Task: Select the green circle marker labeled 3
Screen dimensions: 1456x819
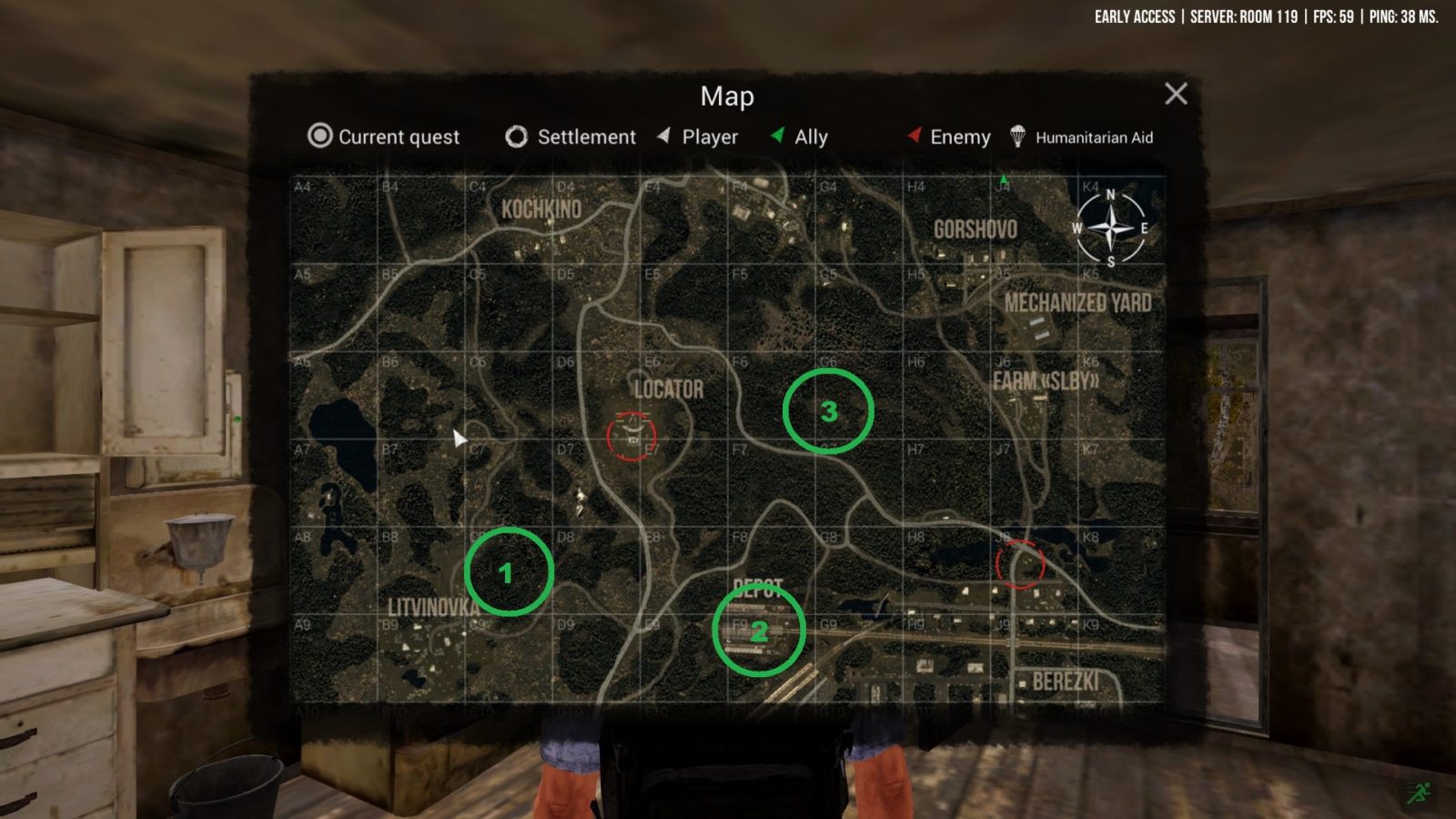Action: tap(827, 411)
